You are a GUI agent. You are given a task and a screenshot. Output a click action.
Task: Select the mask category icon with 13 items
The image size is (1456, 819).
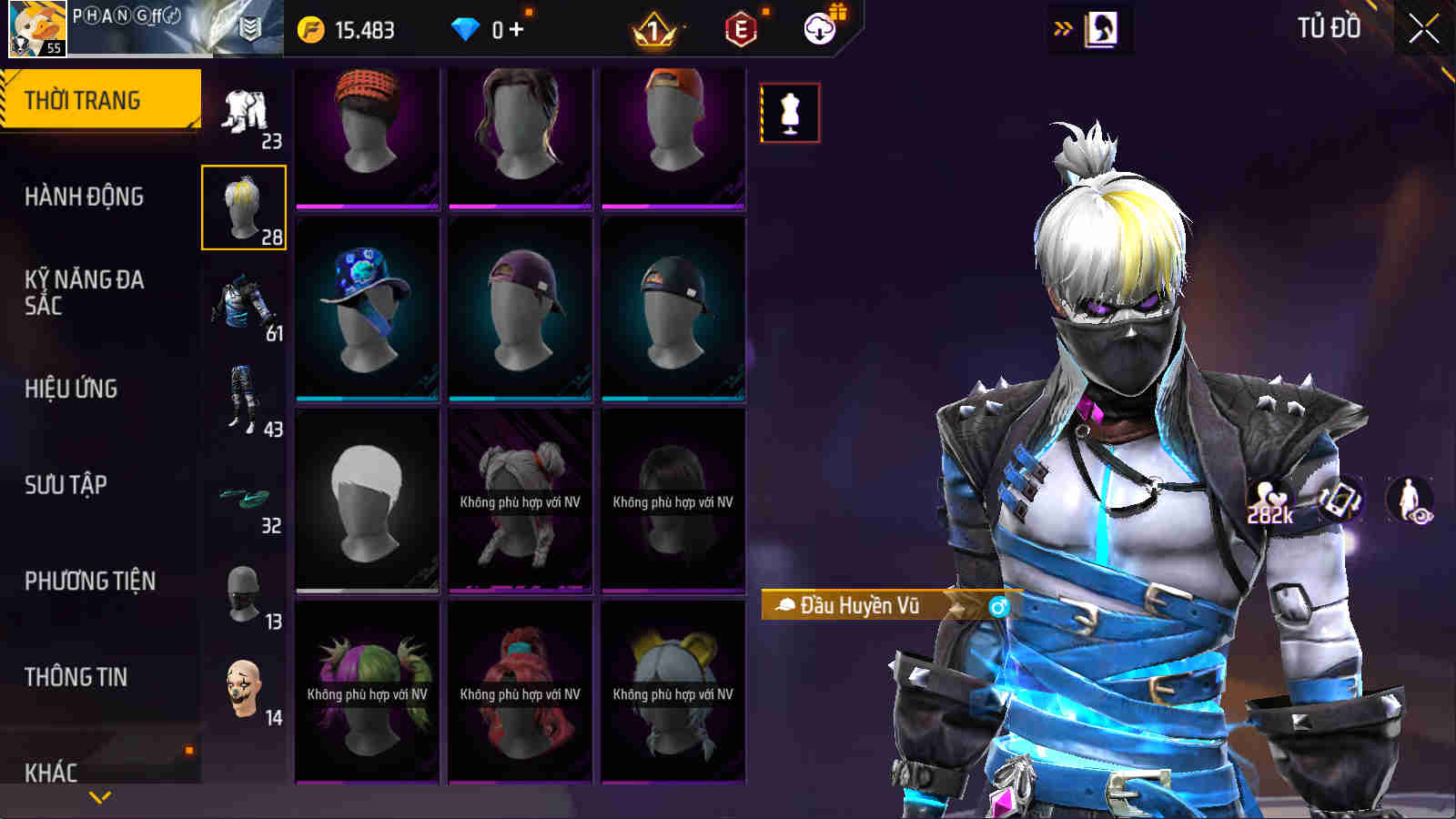243,591
